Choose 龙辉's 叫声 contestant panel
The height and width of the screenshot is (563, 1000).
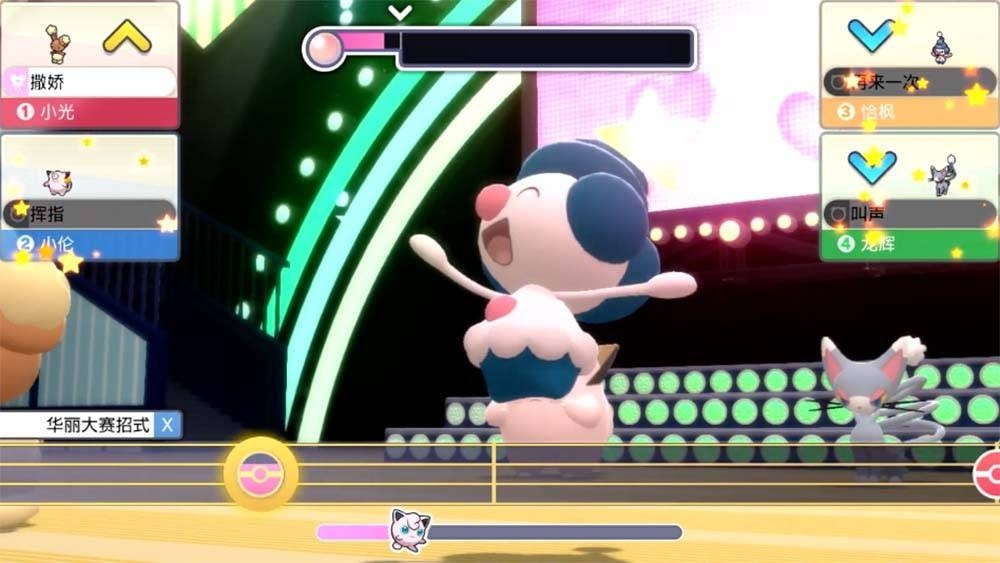click(908, 197)
